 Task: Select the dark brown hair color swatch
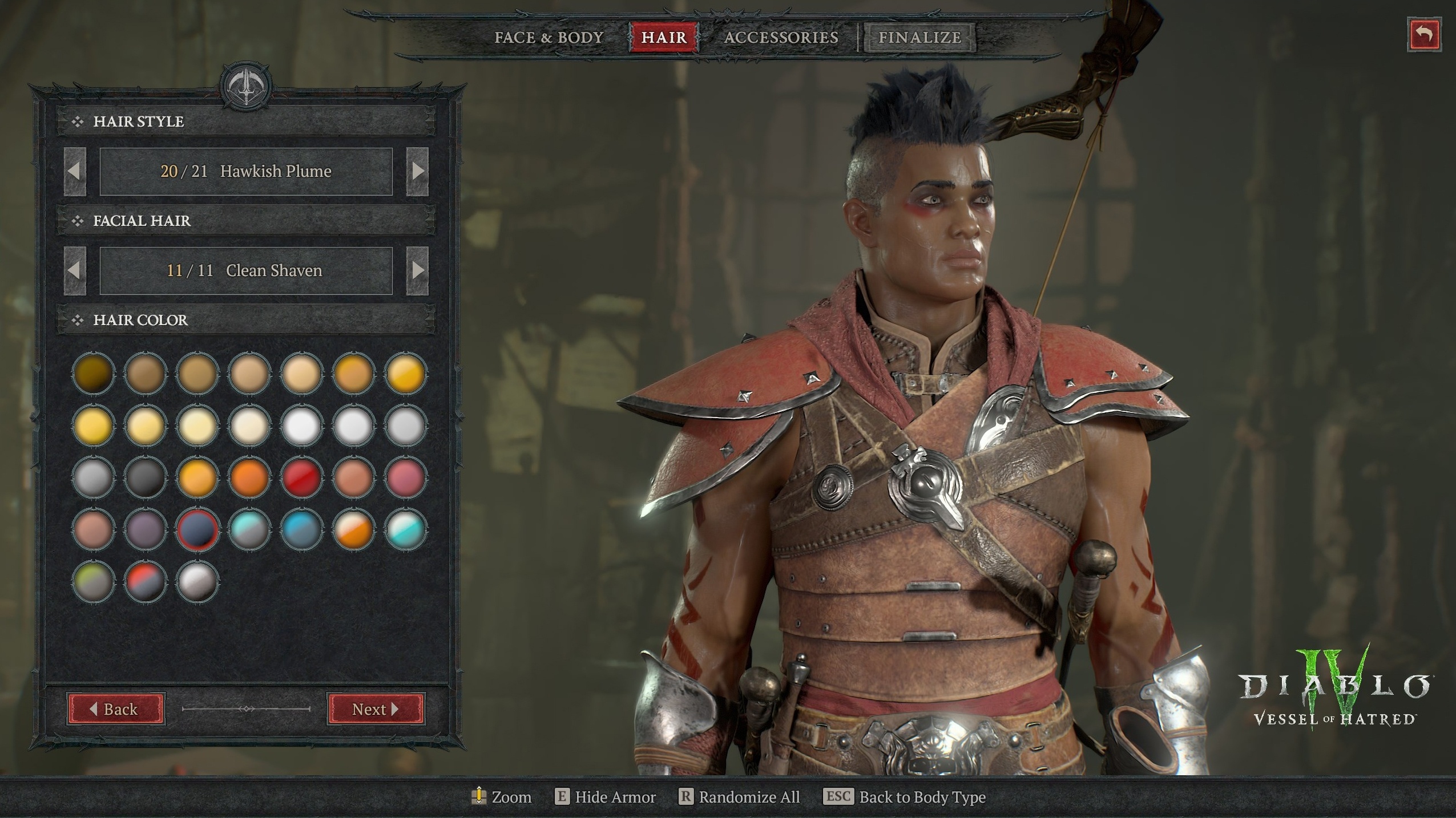pyautogui.click(x=93, y=374)
